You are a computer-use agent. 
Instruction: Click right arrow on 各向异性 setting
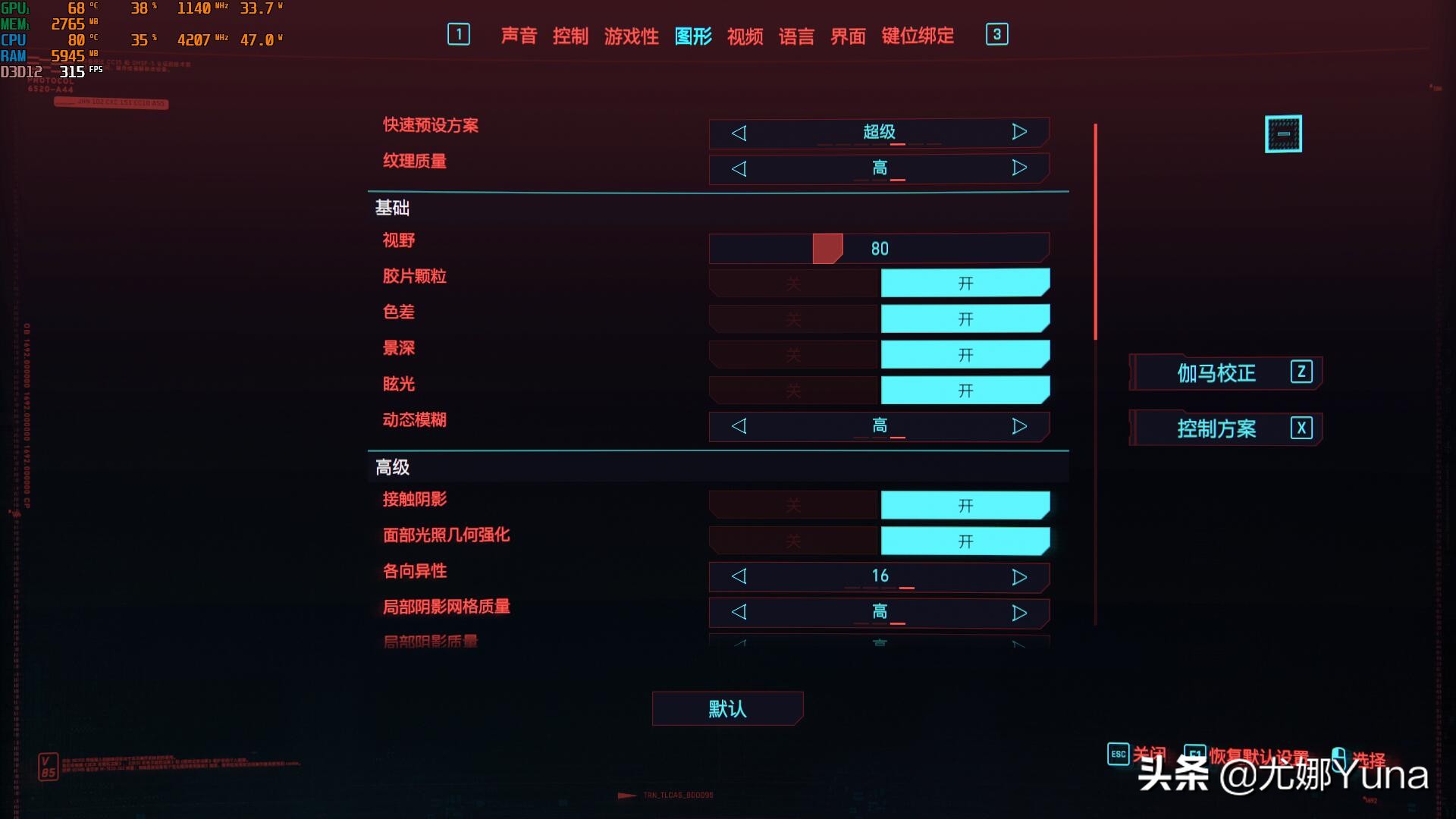coord(1019,576)
